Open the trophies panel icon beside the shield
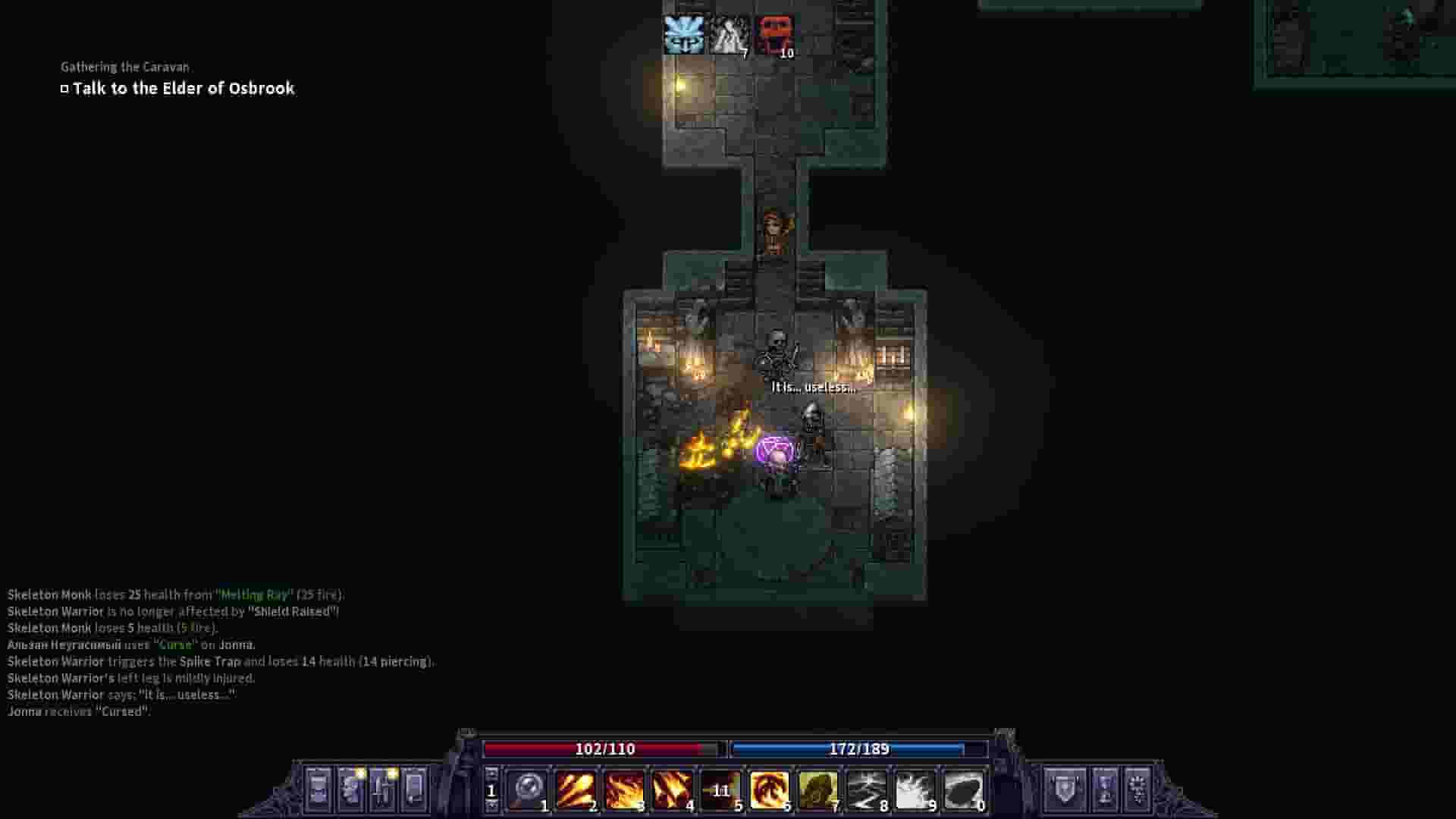Viewport: 1456px width, 819px height. tap(1103, 787)
